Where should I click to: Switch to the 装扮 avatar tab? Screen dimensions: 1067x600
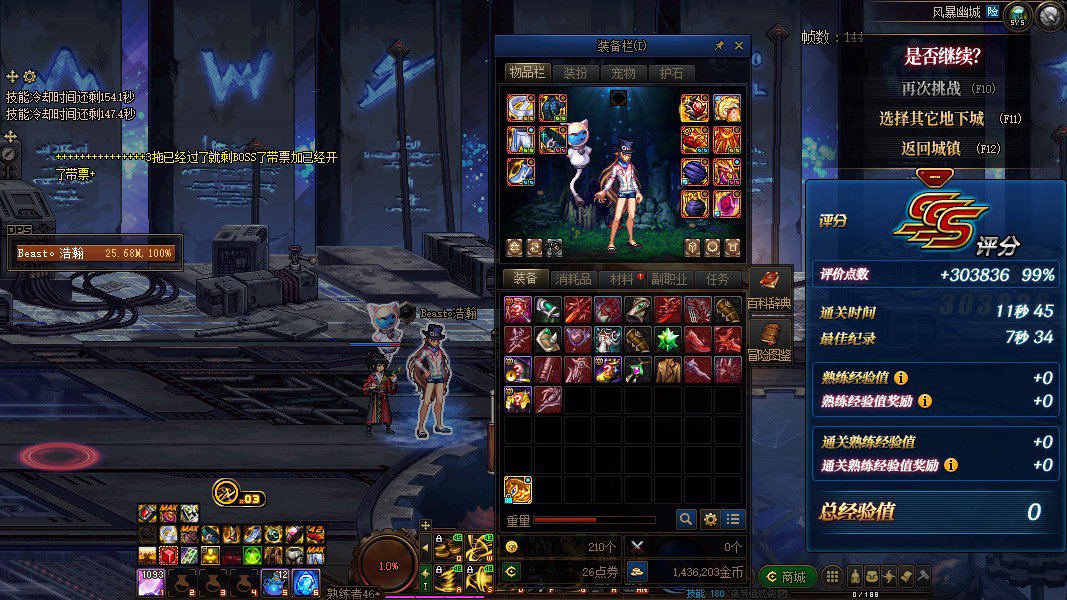click(x=575, y=73)
